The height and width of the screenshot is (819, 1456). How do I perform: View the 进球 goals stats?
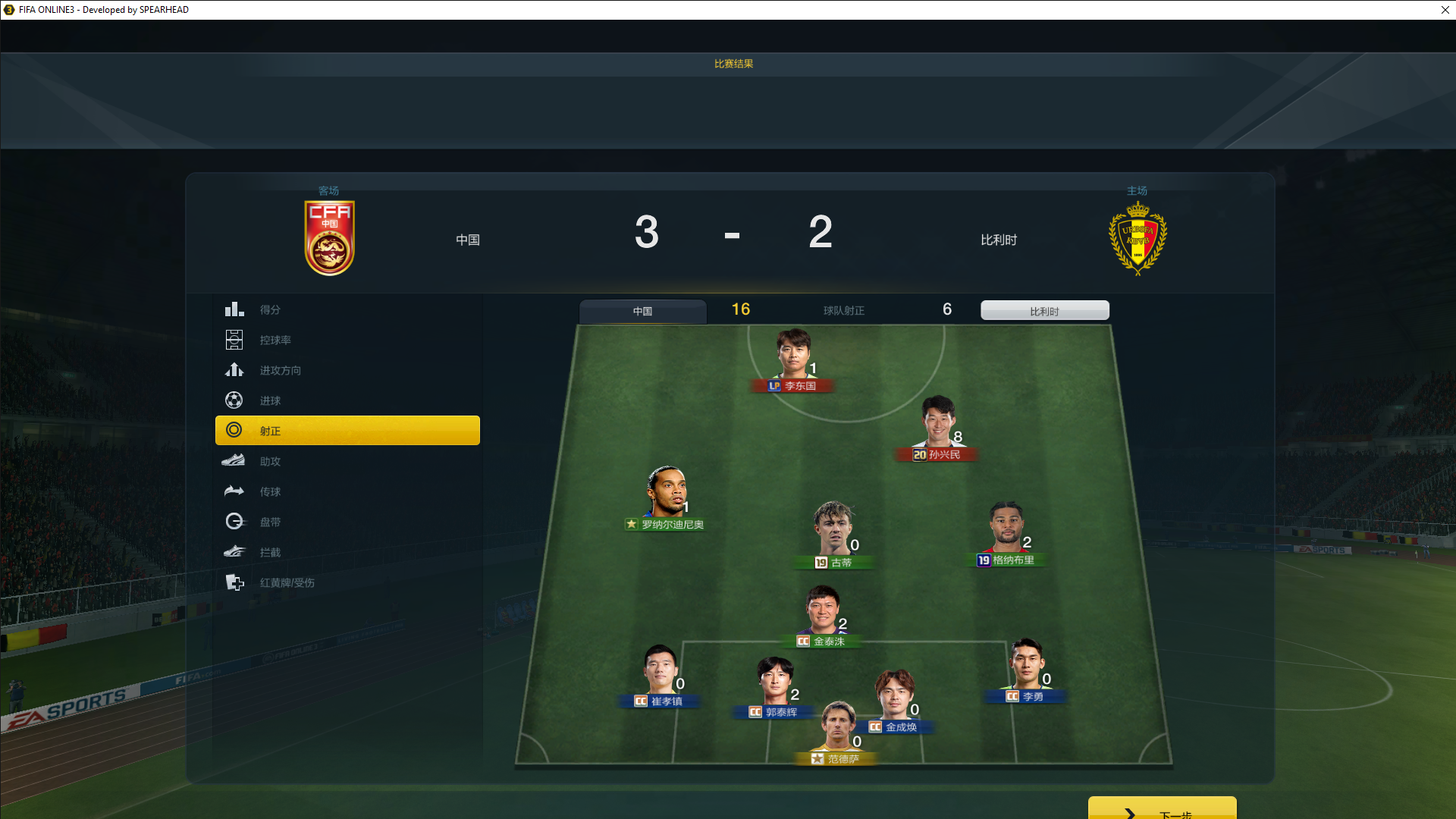click(270, 400)
